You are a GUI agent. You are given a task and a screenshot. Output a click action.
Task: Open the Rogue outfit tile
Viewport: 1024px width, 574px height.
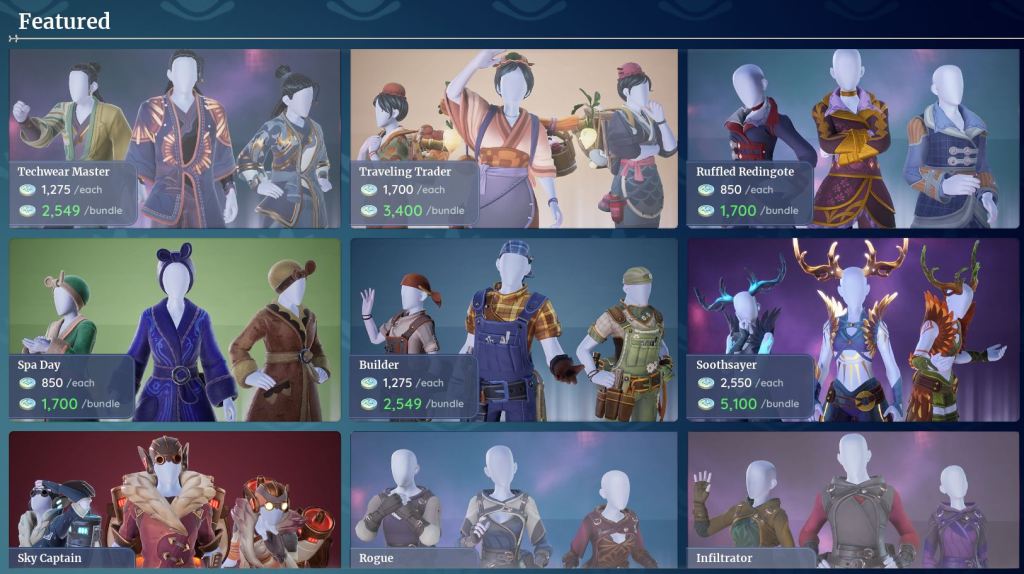(514, 499)
